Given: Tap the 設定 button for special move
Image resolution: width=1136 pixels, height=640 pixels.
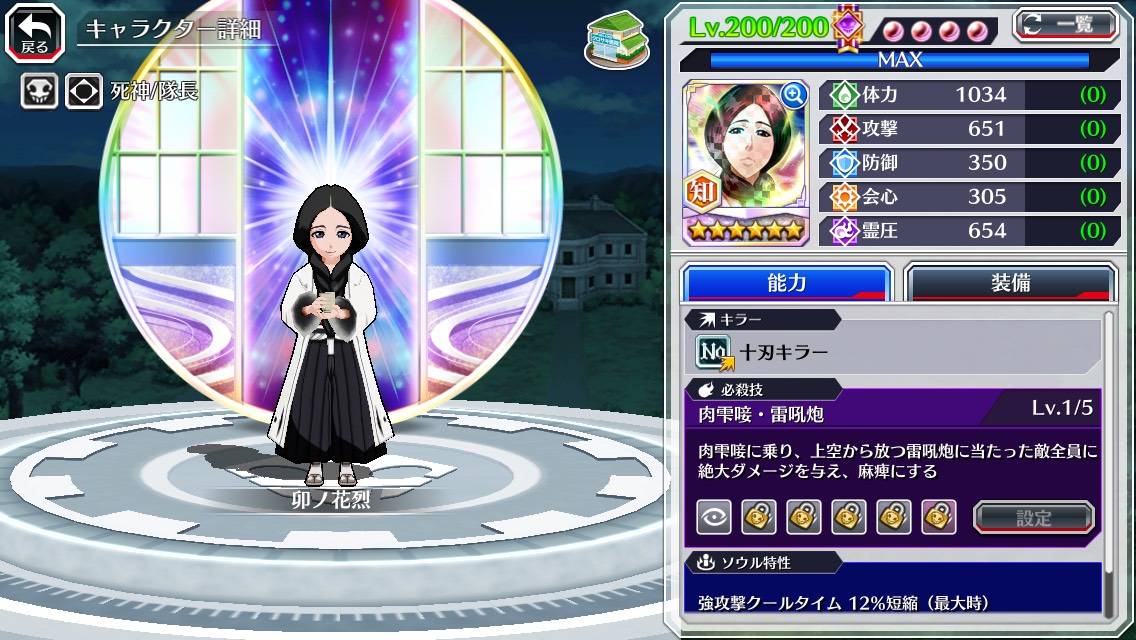Looking at the screenshot, I should pyautogui.click(x=1034, y=517).
